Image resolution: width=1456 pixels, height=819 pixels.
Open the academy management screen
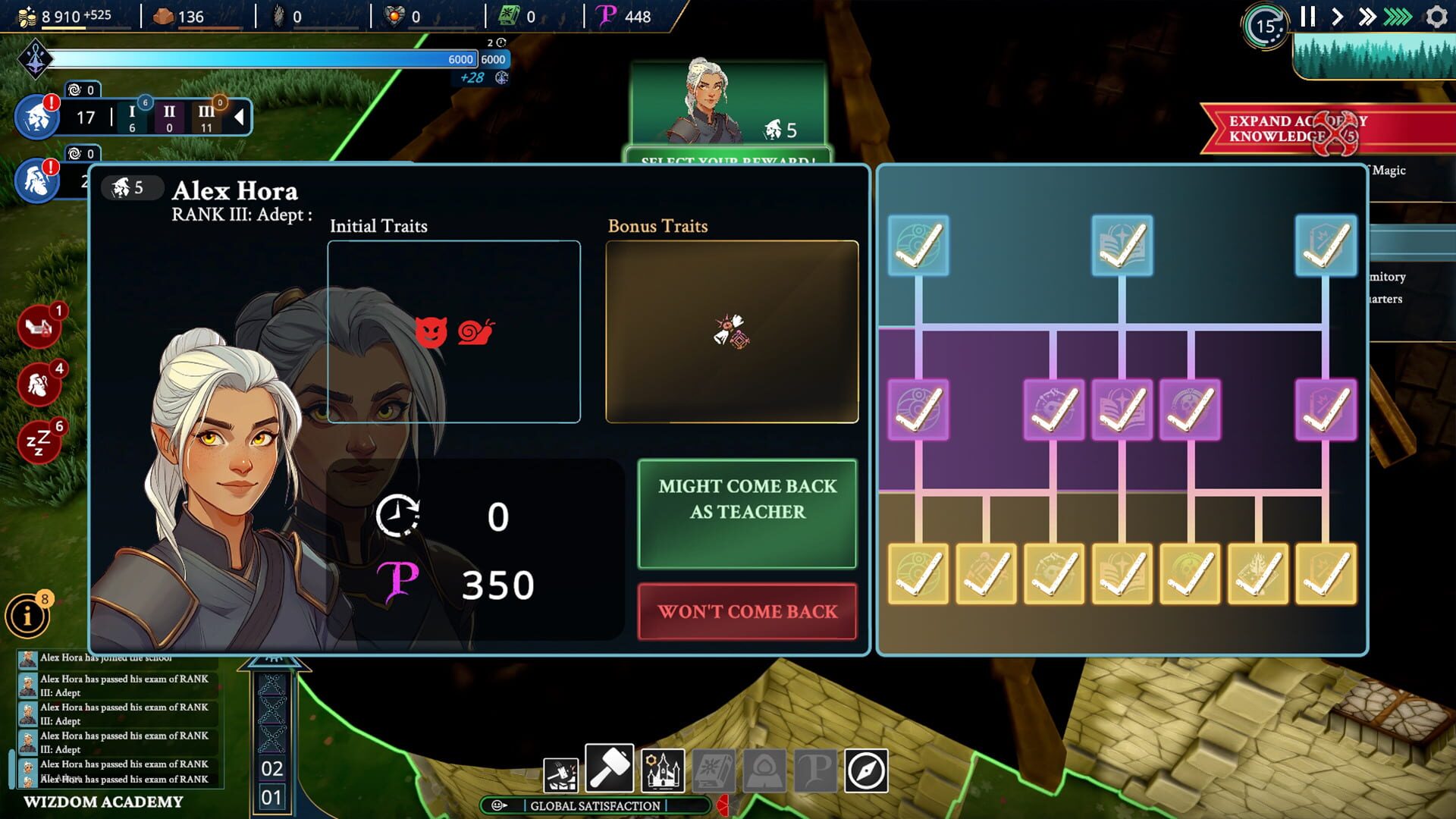pos(663,770)
